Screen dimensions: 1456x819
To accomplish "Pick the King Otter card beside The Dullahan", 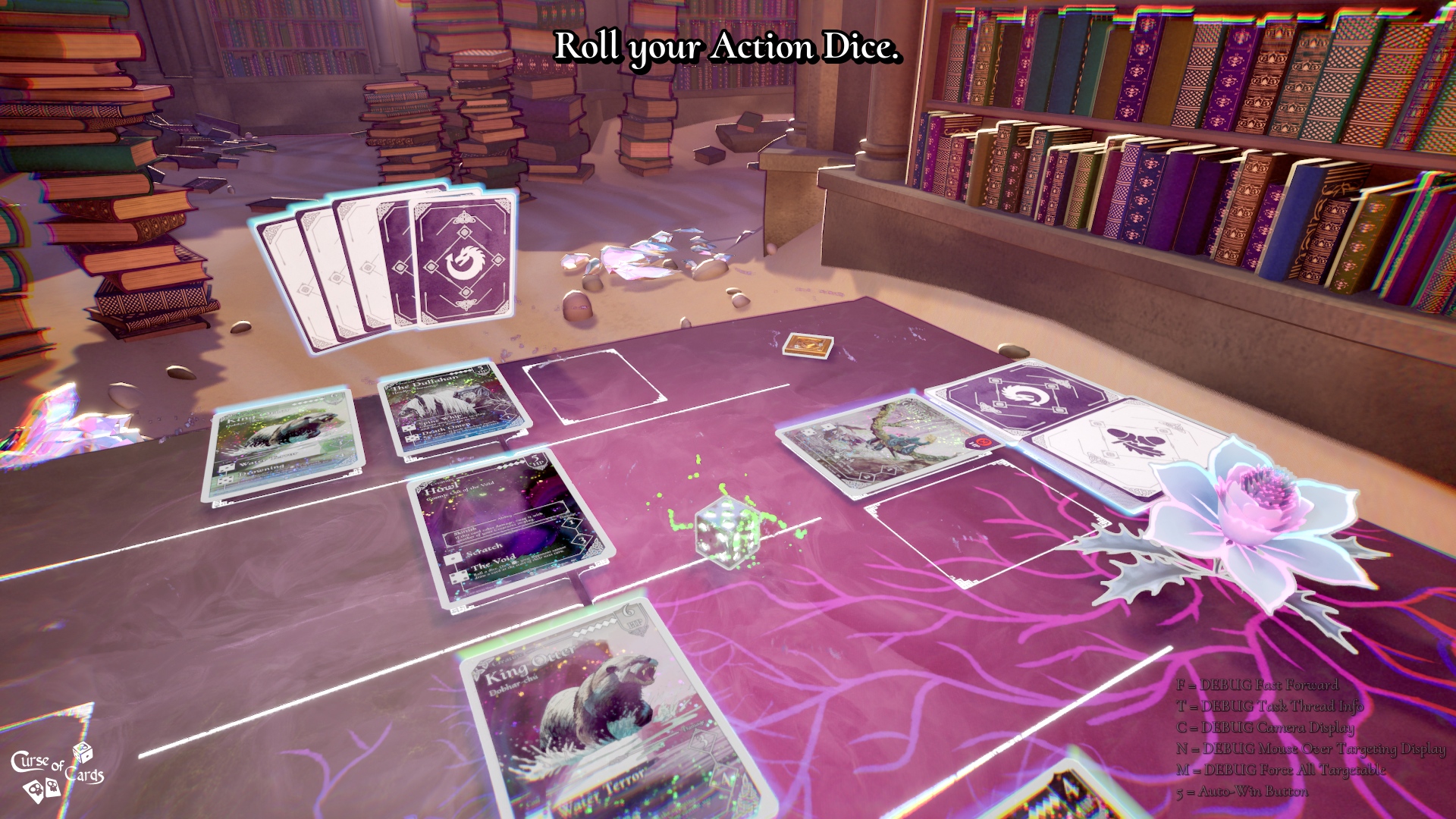I will 282,446.
